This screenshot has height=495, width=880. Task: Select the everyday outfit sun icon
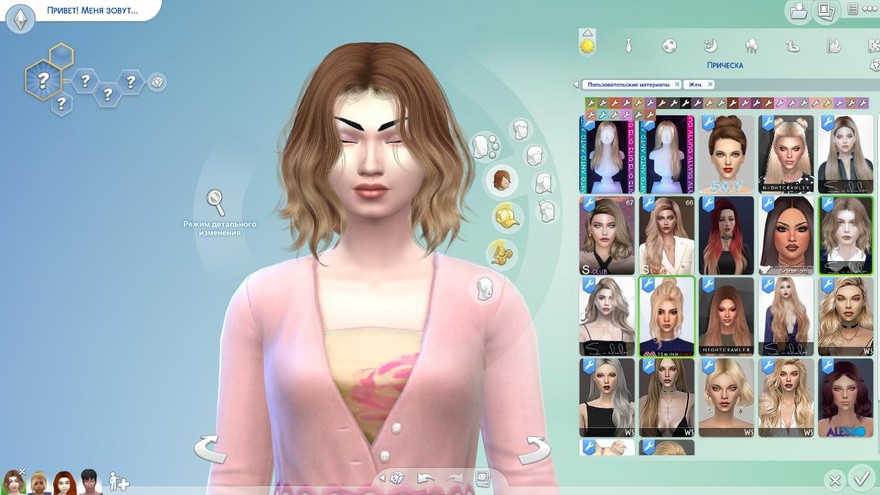point(587,43)
